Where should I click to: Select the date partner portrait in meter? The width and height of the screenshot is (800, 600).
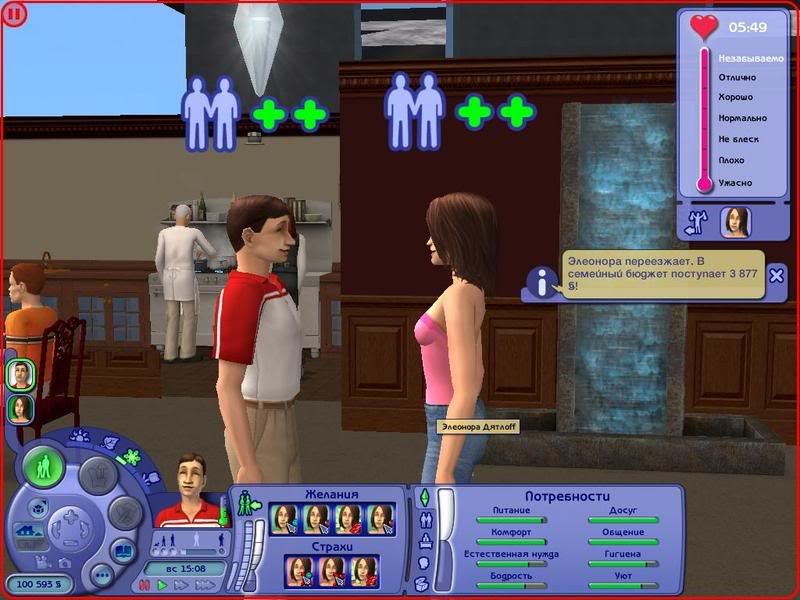(735, 222)
